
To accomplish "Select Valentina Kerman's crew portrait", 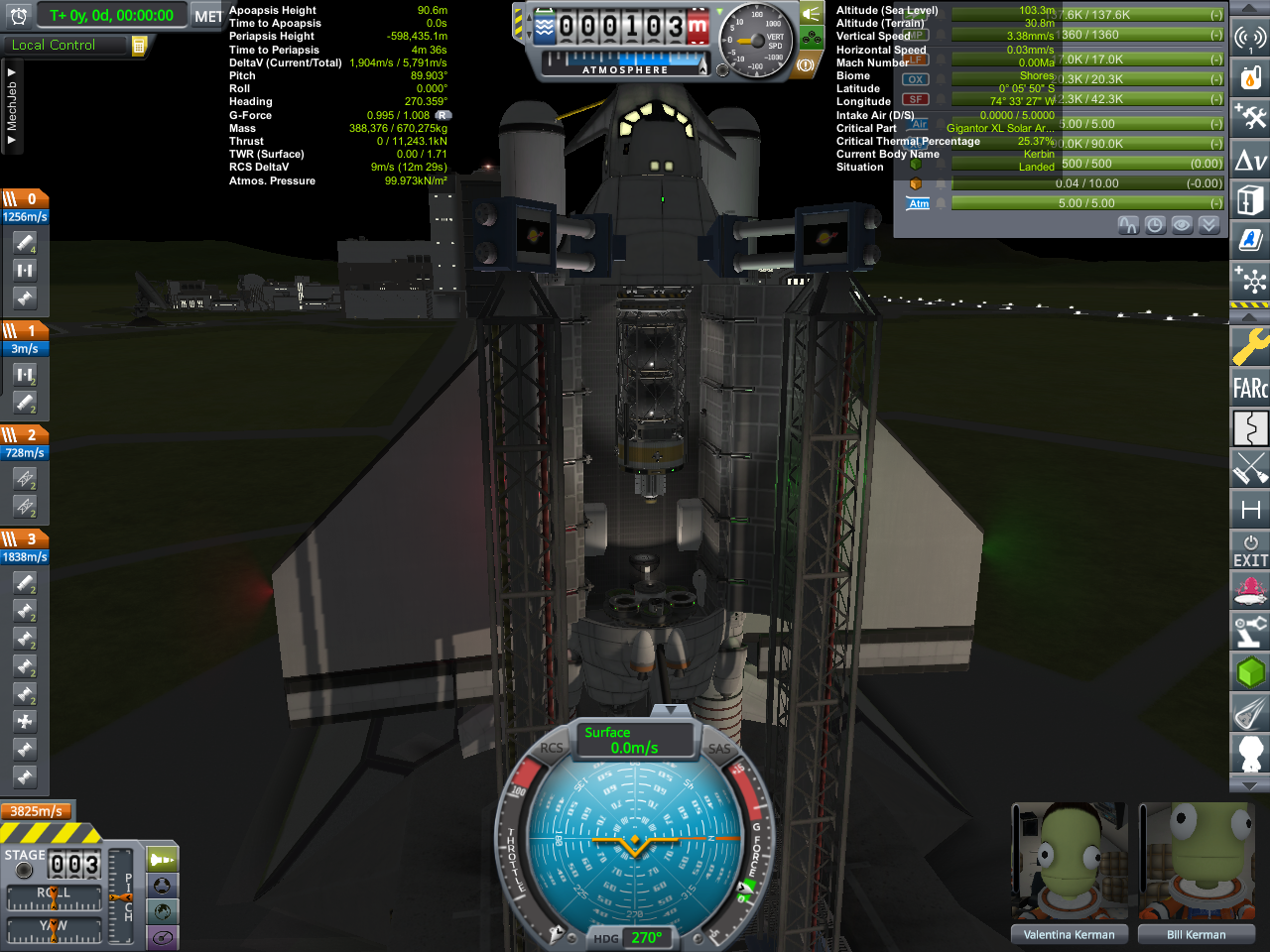I will [1069, 863].
